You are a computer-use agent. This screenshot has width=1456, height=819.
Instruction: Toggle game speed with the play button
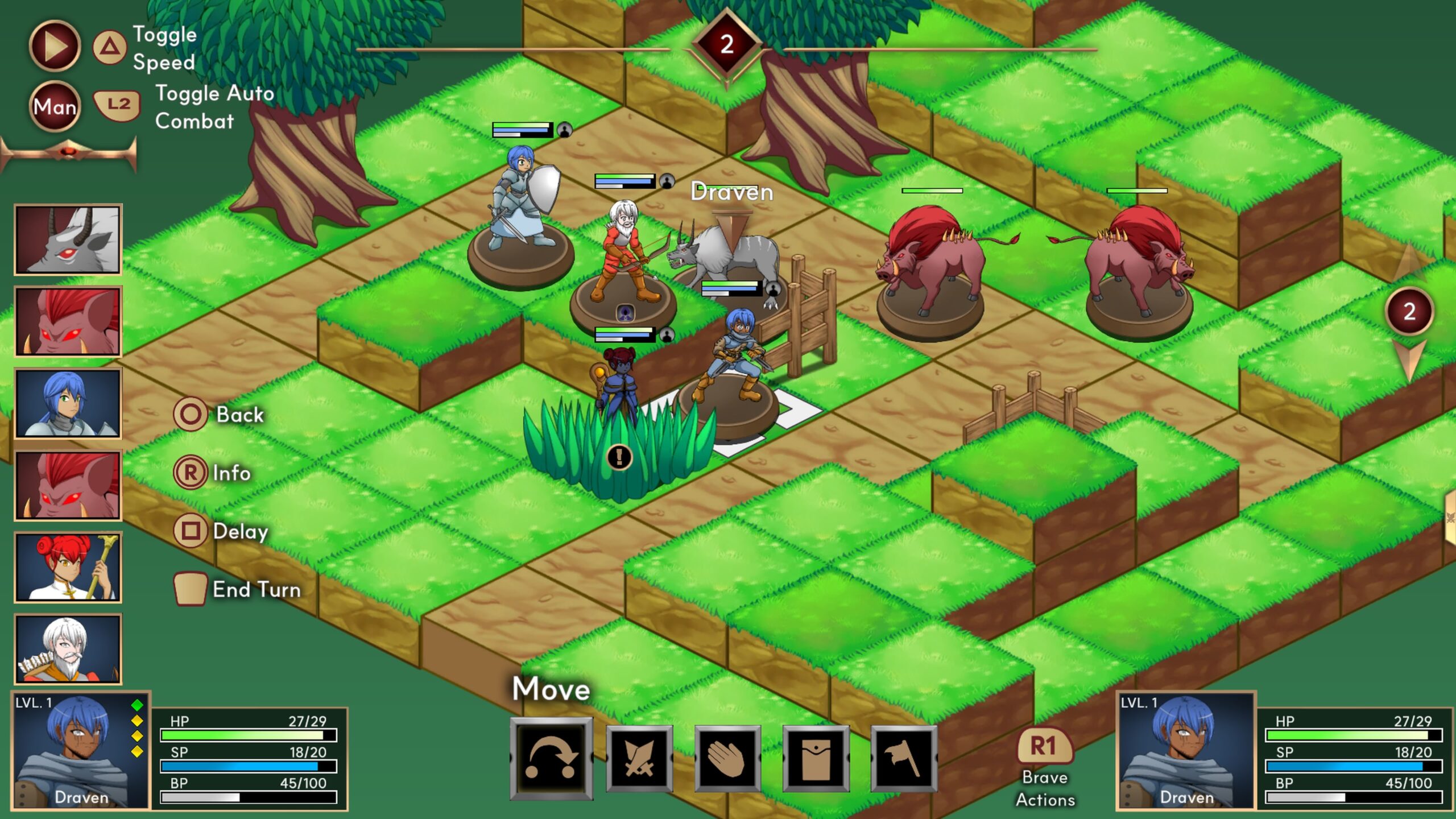55,46
